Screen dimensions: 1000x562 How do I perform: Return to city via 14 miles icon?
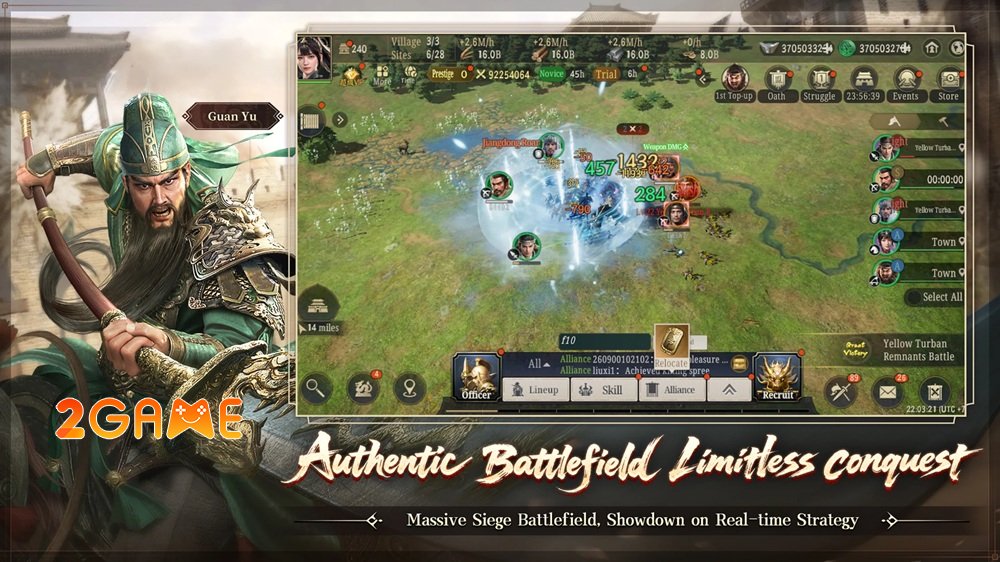point(321,308)
